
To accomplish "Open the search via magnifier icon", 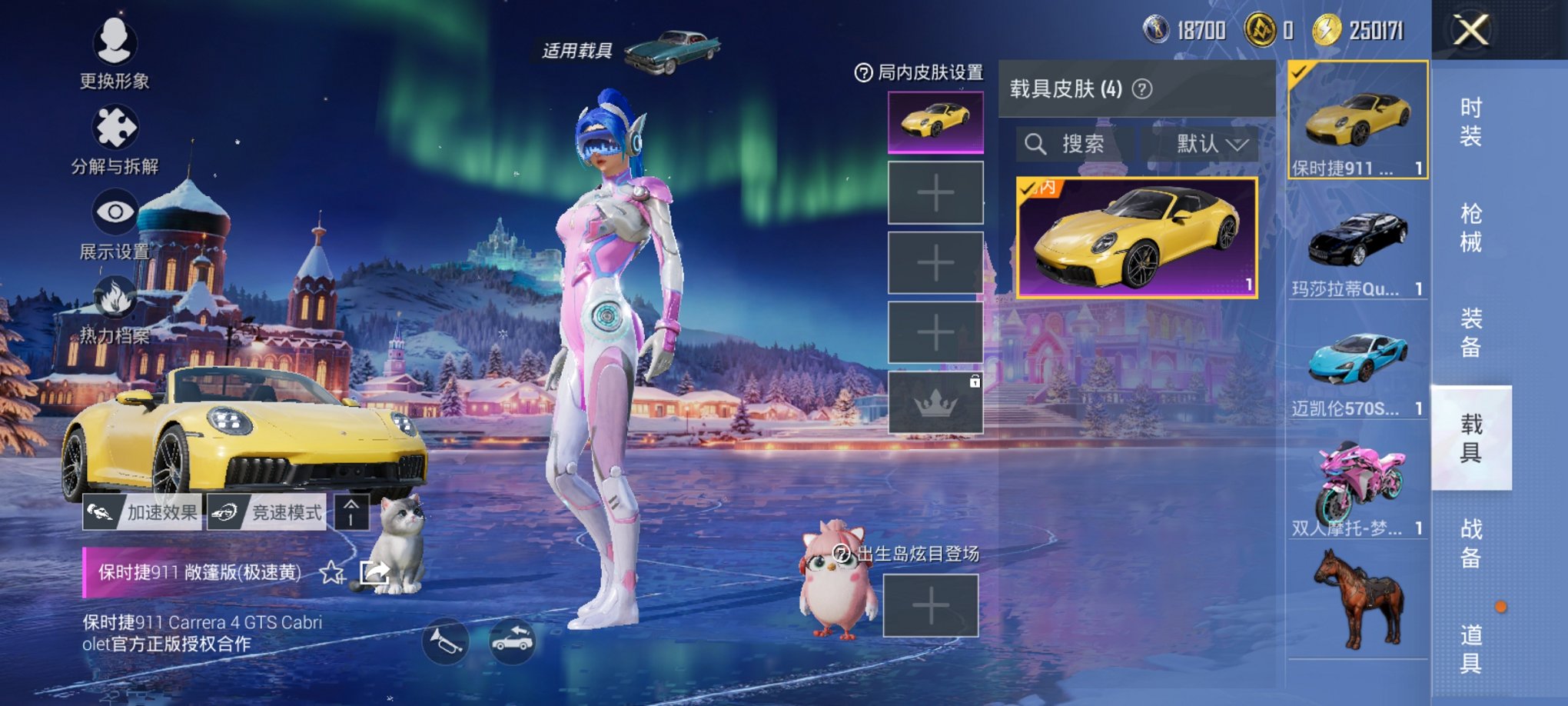I will click(1036, 145).
